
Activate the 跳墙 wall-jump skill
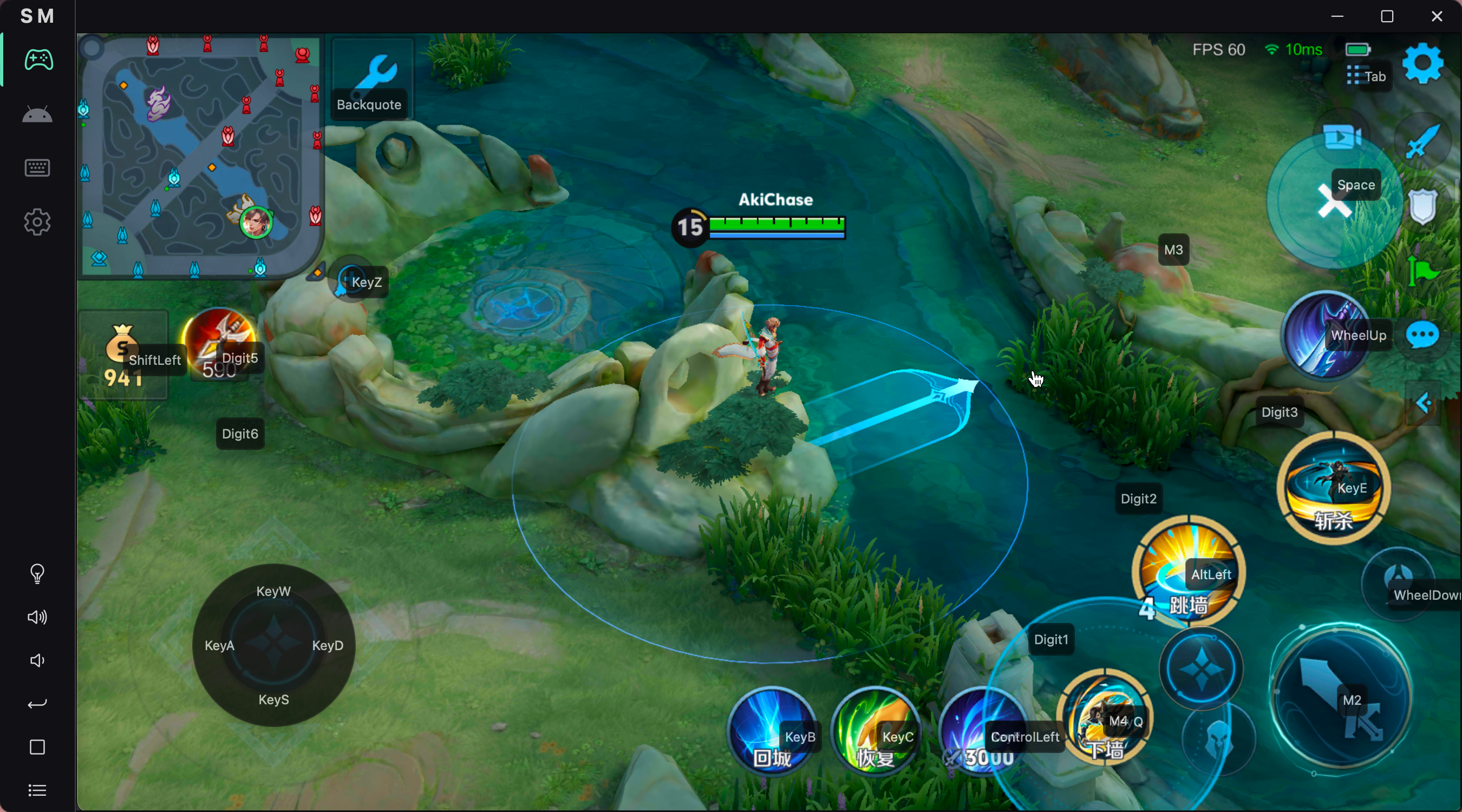[x=1188, y=572]
